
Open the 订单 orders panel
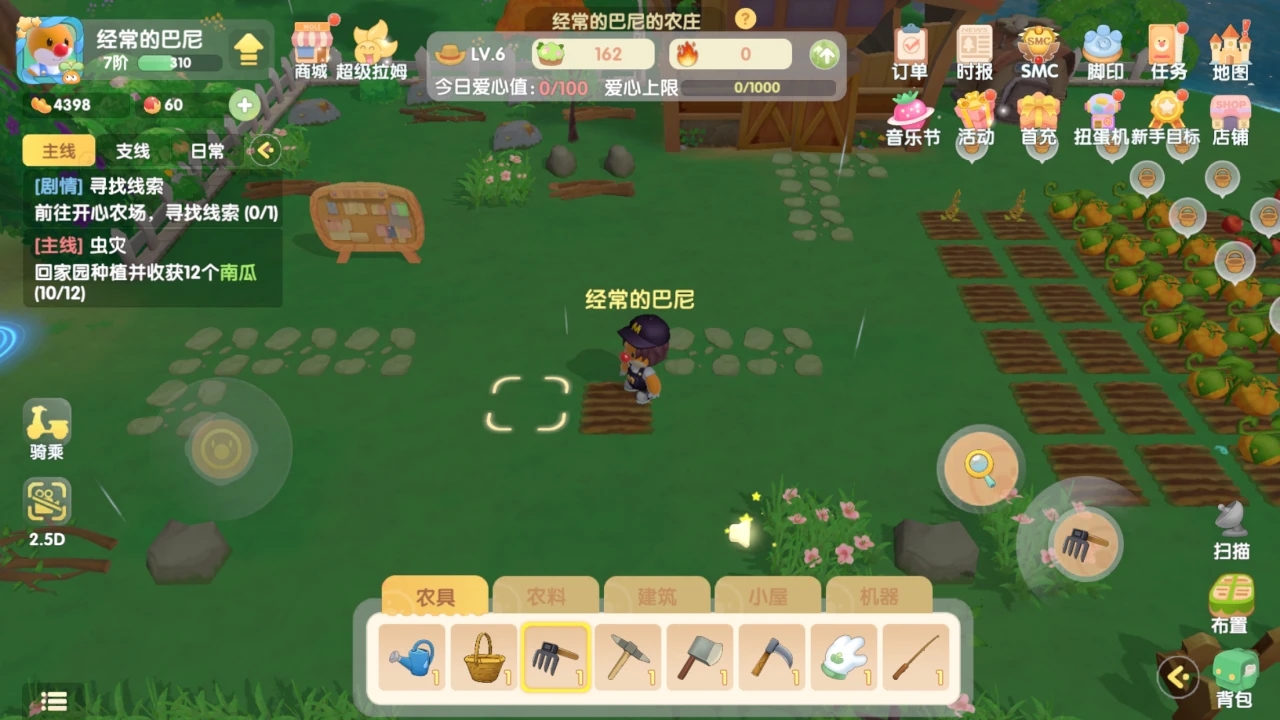(x=910, y=45)
